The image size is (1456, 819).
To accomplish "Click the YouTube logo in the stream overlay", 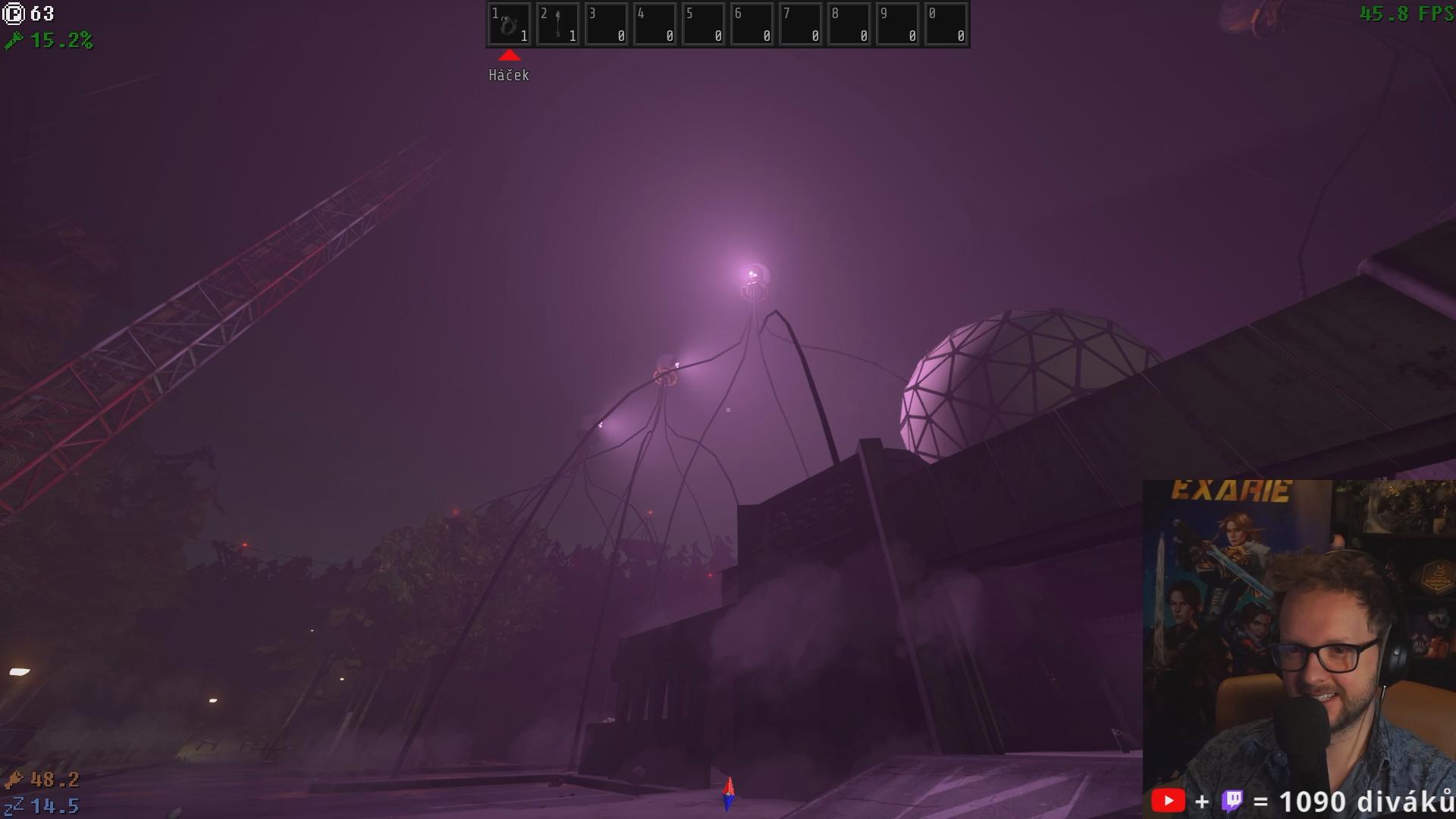I will 1168,801.
